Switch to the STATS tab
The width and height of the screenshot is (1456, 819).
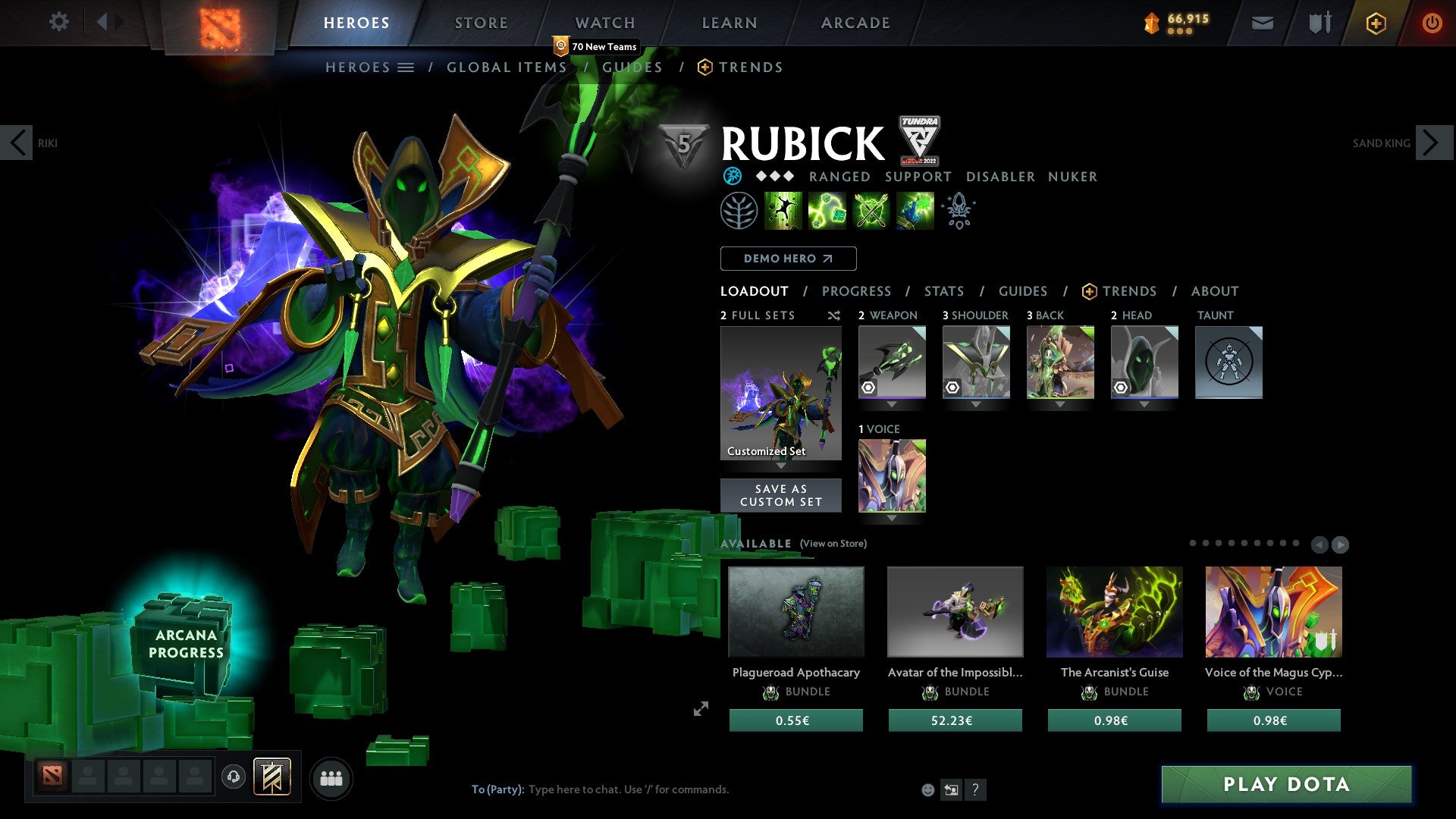943,290
